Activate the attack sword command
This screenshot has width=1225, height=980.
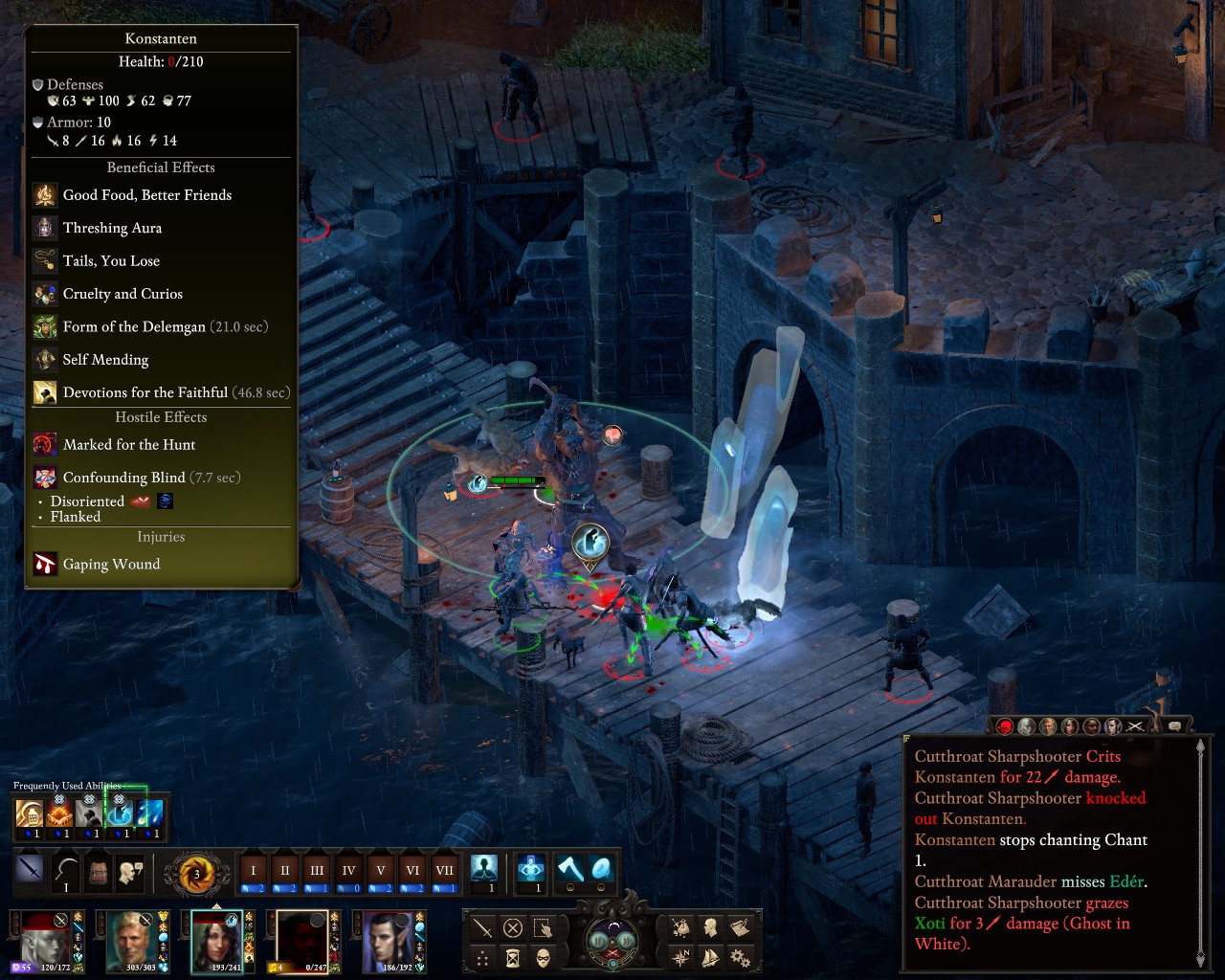point(483,927)
